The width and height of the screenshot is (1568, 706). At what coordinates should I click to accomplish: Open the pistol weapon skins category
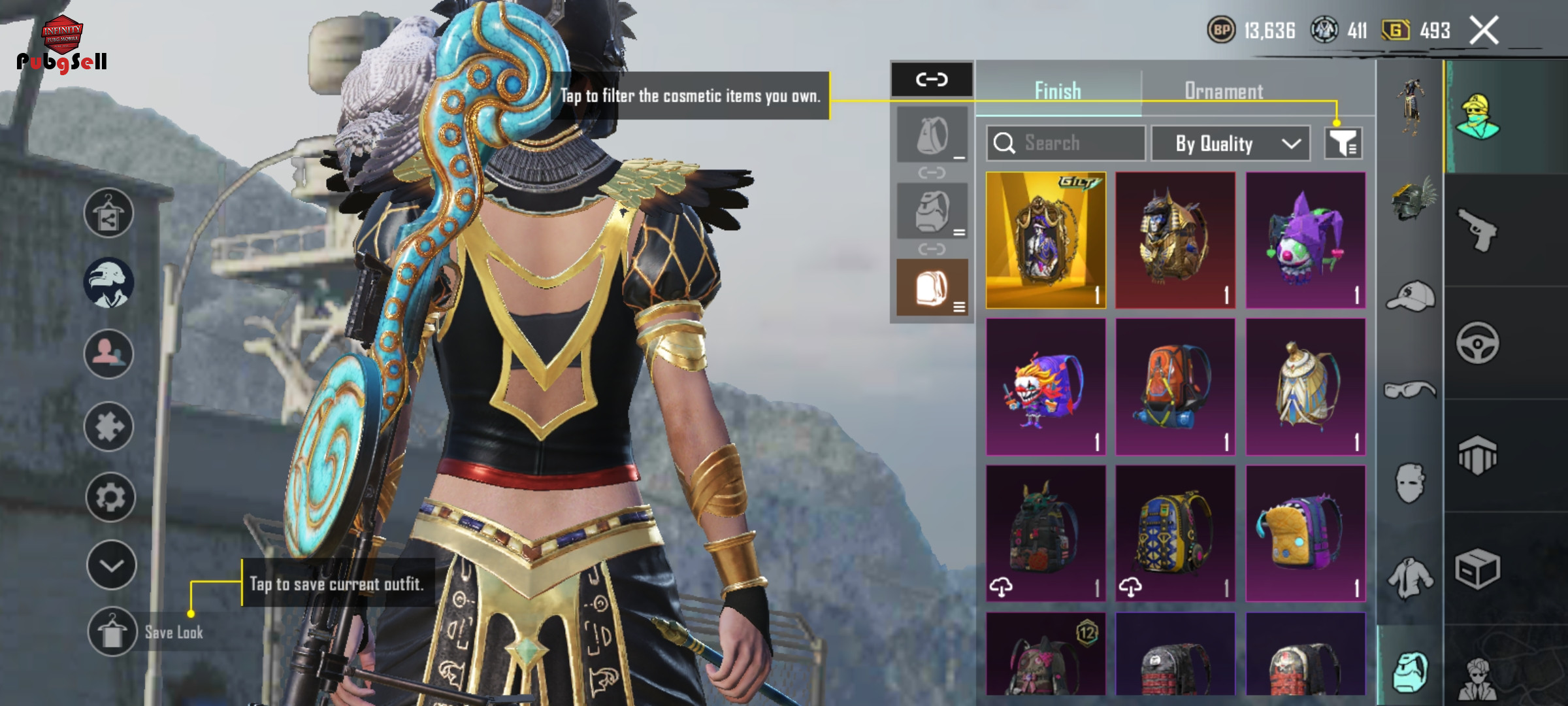pos(1477,229)
